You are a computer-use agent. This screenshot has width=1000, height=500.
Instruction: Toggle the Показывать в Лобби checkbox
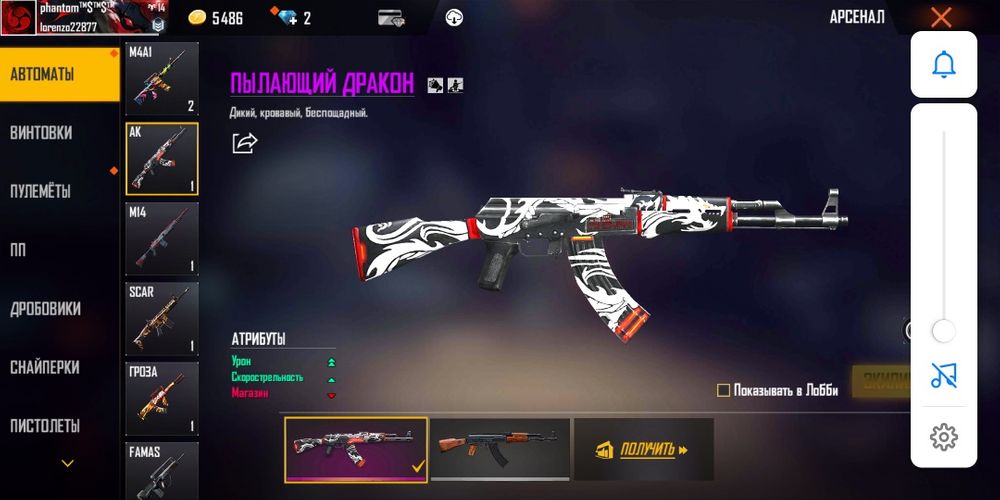coord(724,390)
